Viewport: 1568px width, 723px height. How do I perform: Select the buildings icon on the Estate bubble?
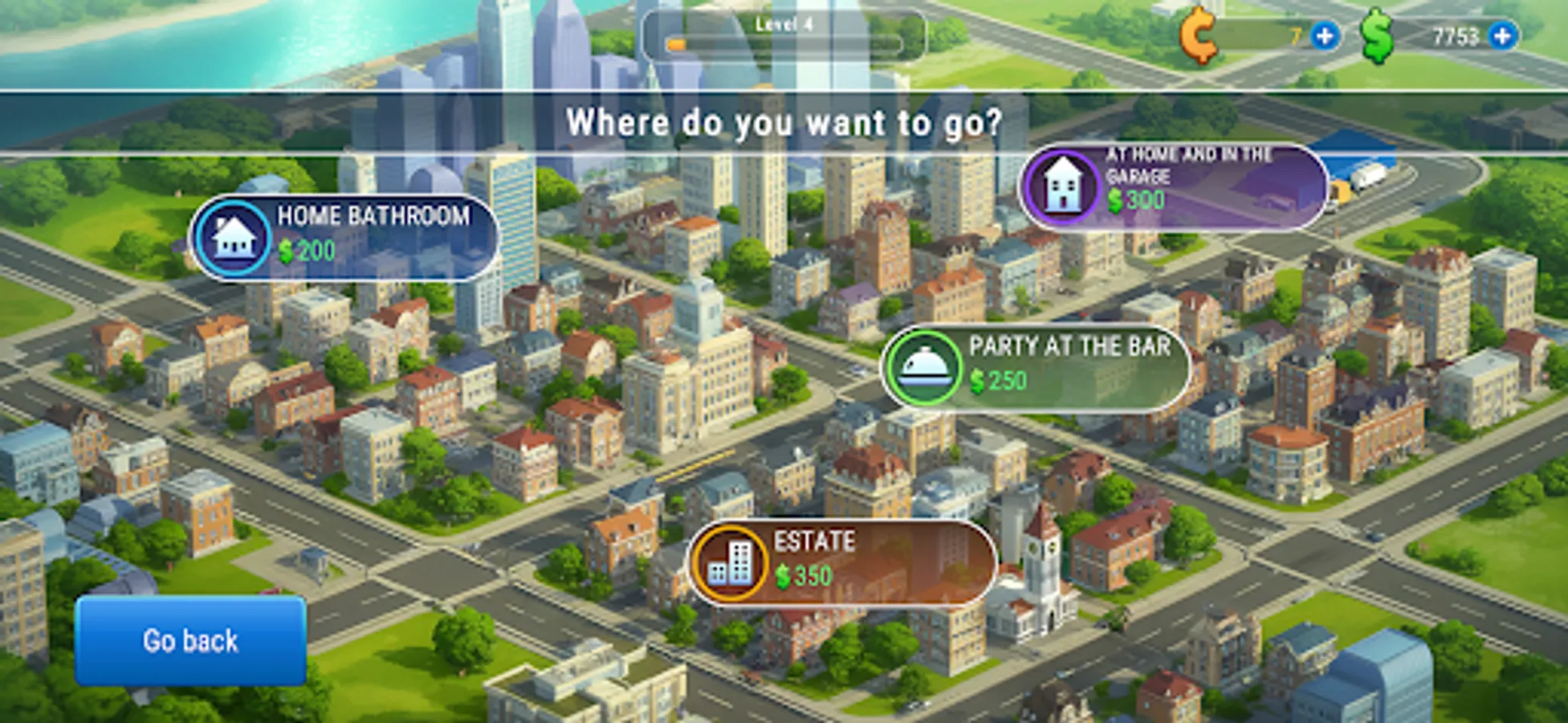731,563
